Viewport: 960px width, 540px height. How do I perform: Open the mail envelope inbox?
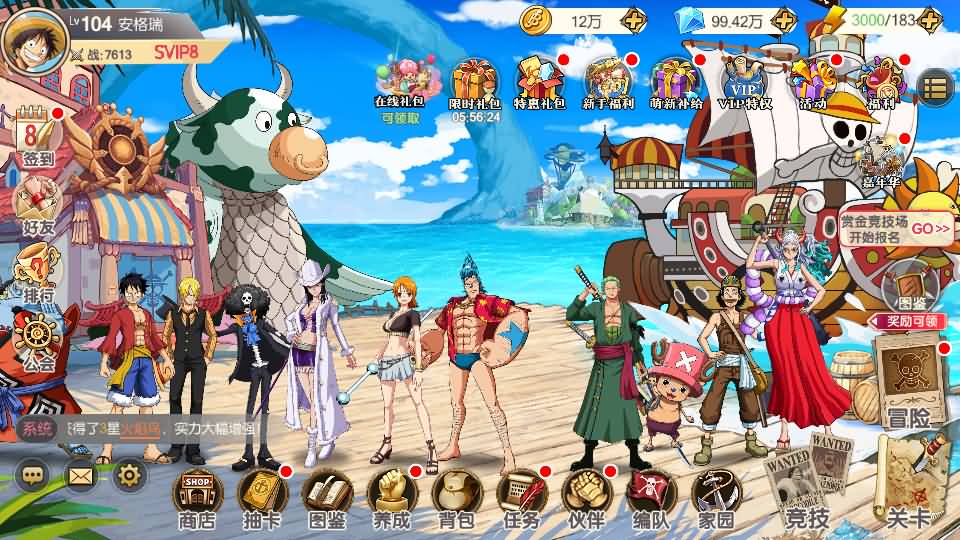click(x=81, y=475)
